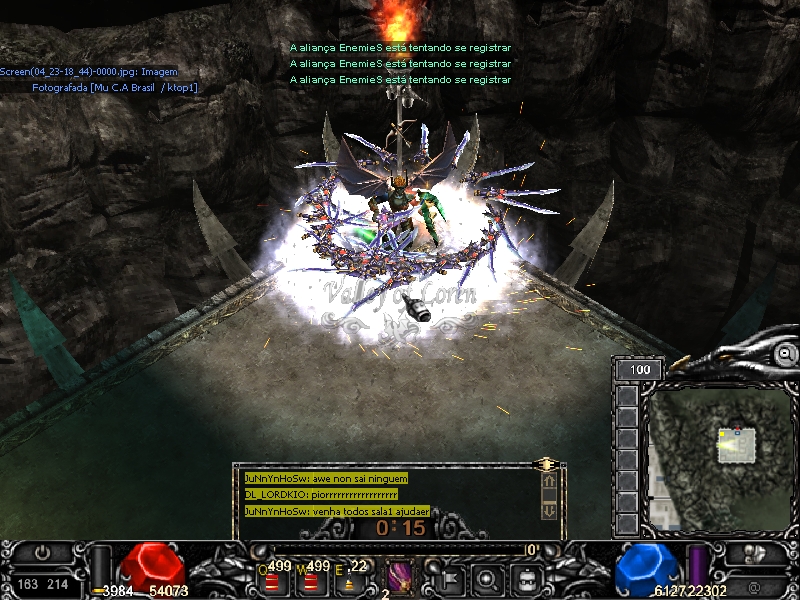Use the Q red potion slot

coord(272,578)
